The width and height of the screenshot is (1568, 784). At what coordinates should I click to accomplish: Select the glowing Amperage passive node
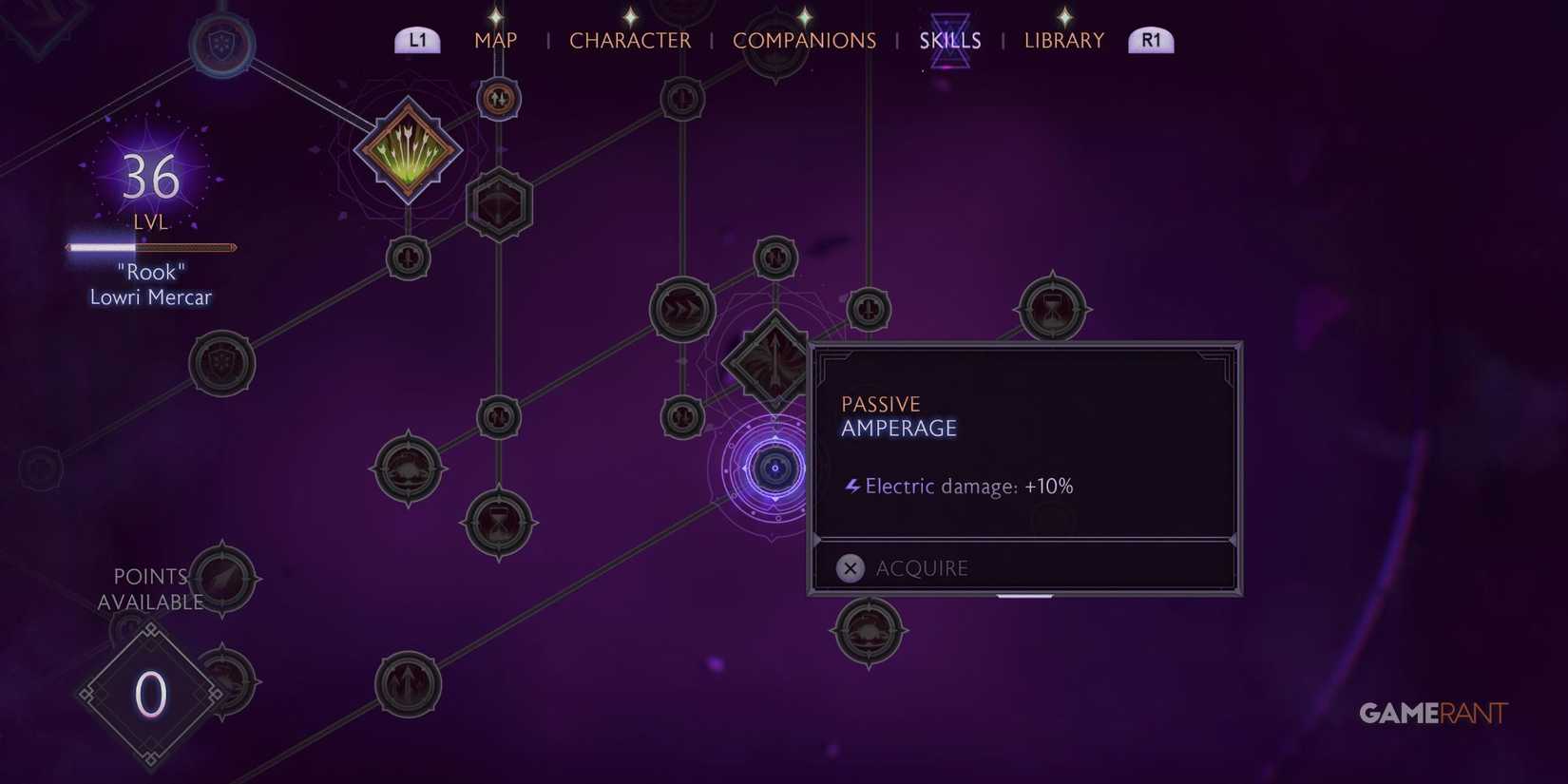tap(774, 468)
